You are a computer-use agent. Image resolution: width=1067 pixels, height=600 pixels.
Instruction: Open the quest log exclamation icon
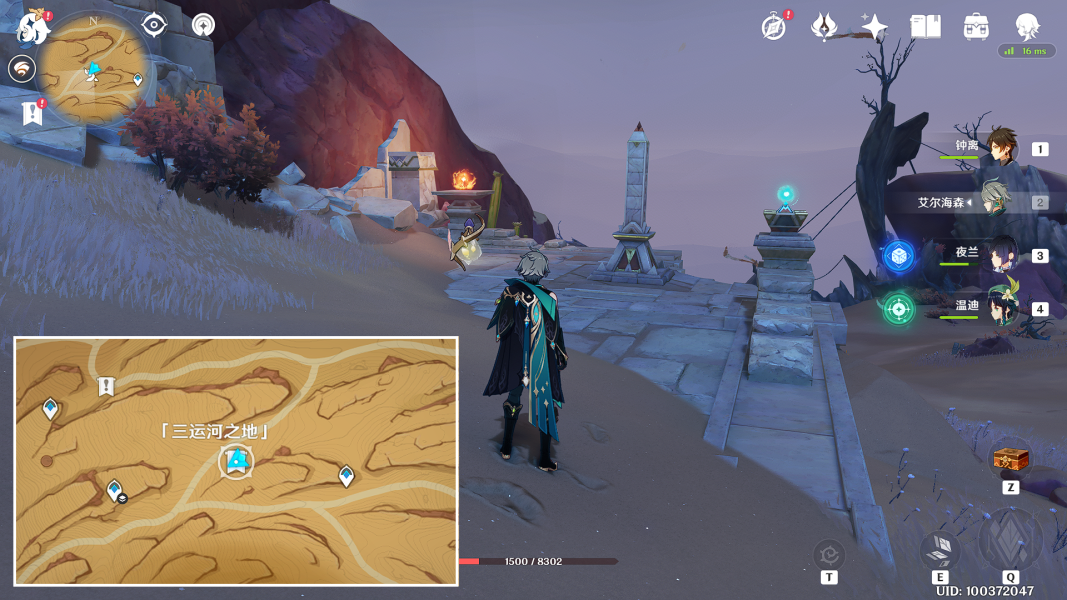tap(32, 113)
